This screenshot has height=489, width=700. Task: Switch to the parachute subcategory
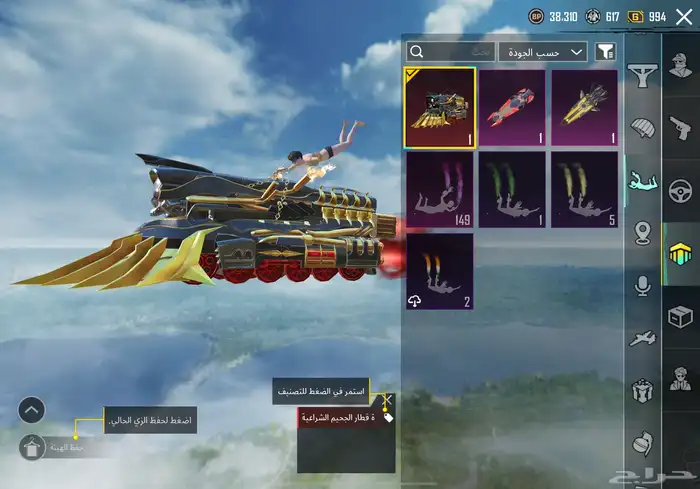(x=641, y=129)
